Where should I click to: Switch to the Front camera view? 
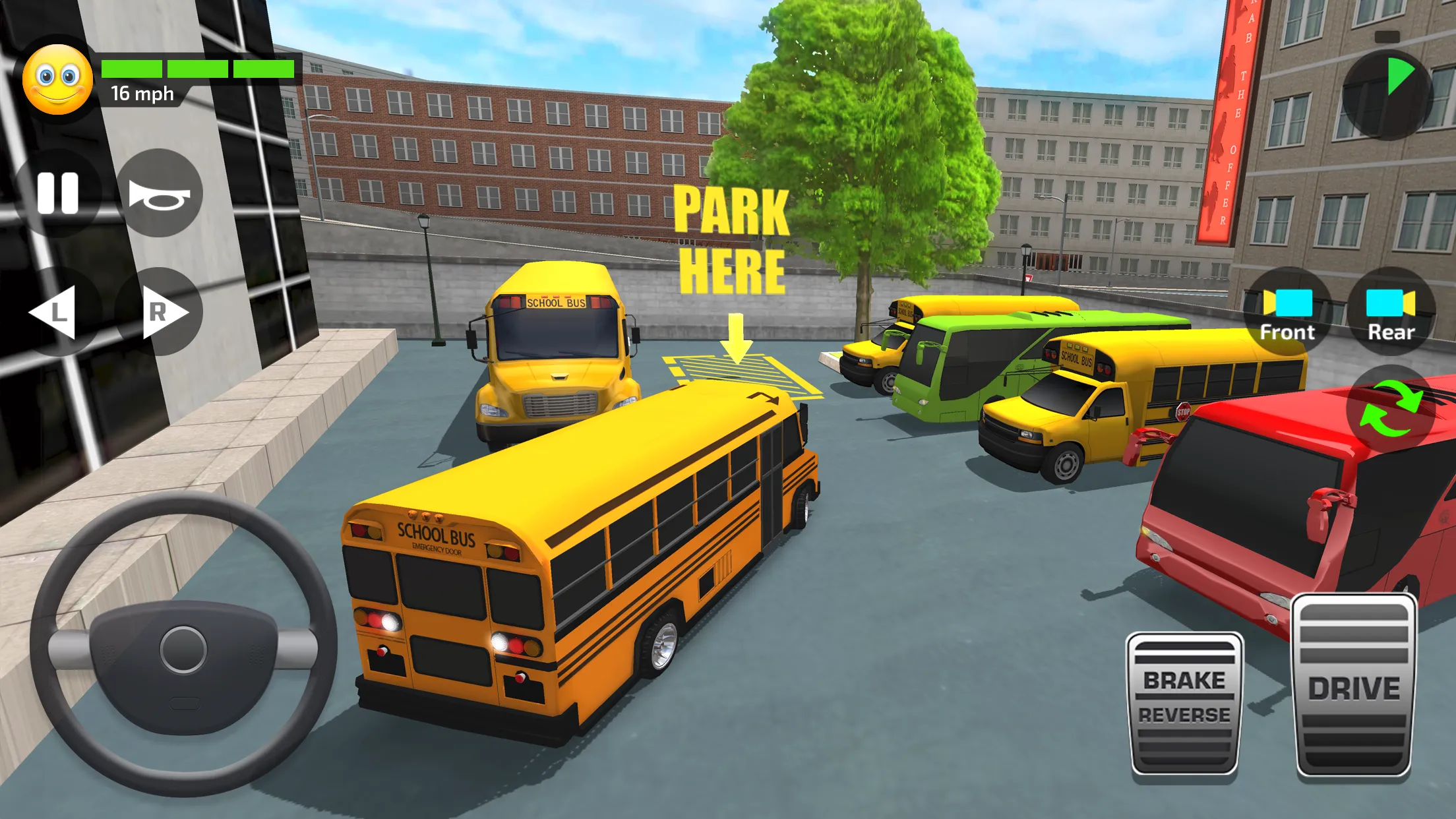click(1288, 310)
